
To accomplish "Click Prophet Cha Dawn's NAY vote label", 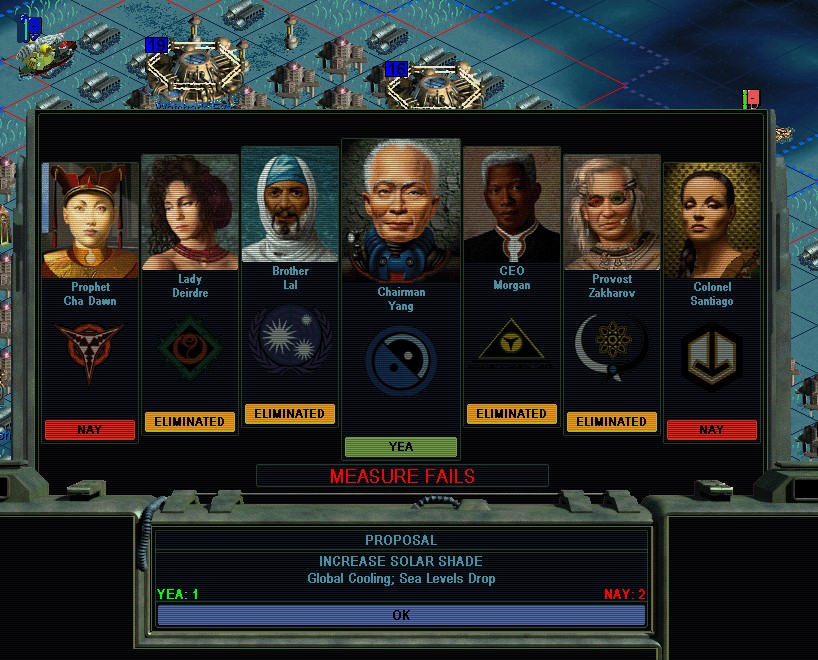I will 90,430.
